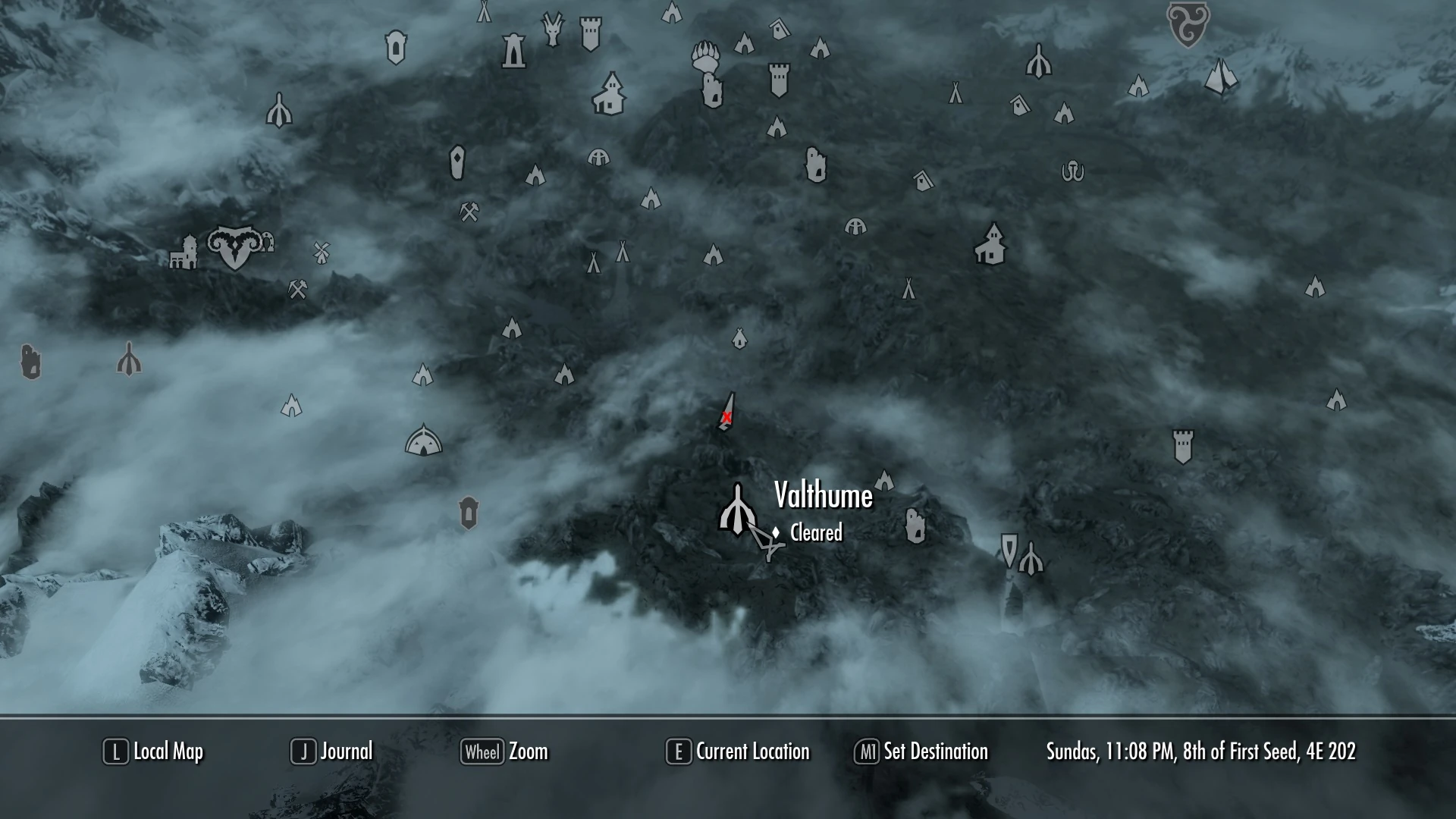Click the Wheel Zoom control
The width and height of the screenshot is (1456, 819).
(504, 752)
